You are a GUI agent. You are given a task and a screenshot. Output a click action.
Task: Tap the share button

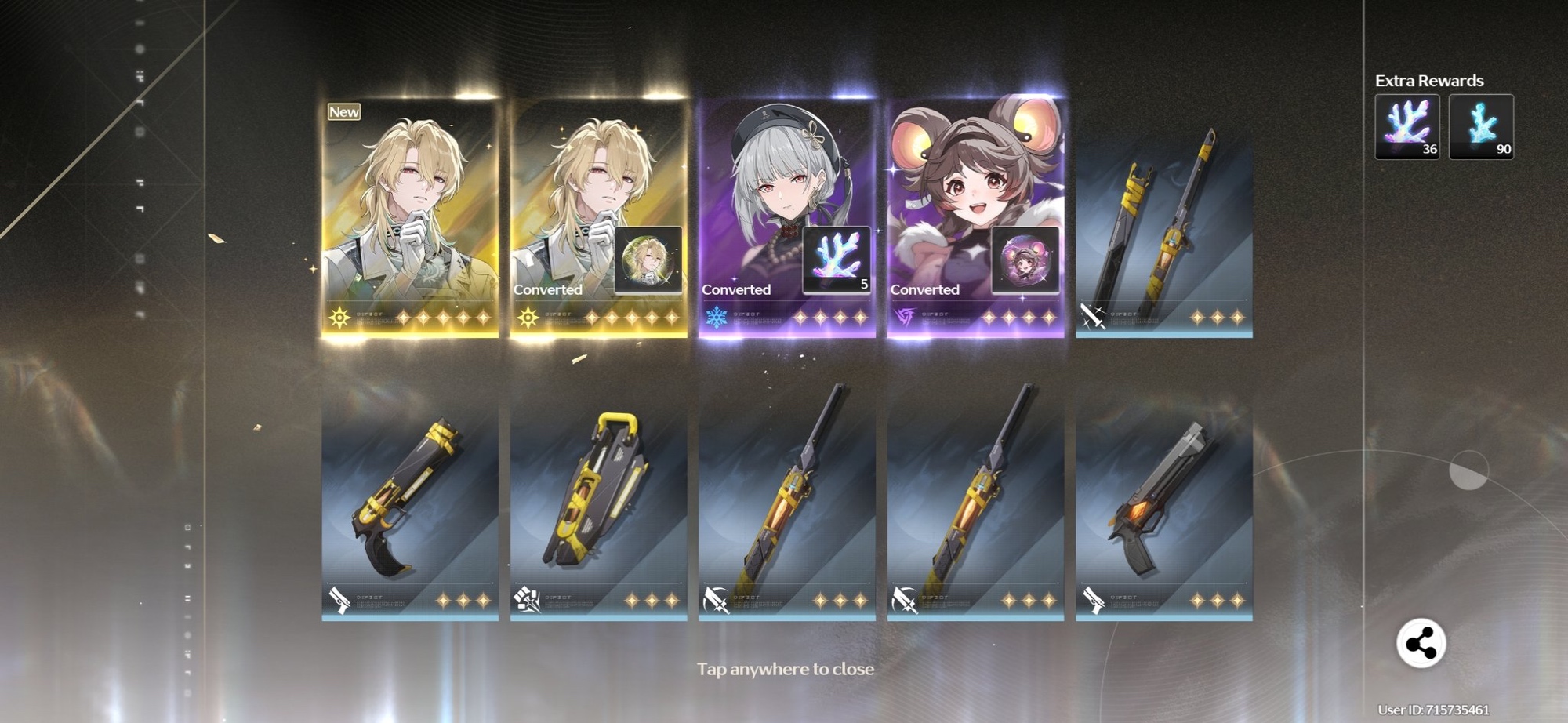tap(1421, 644)
